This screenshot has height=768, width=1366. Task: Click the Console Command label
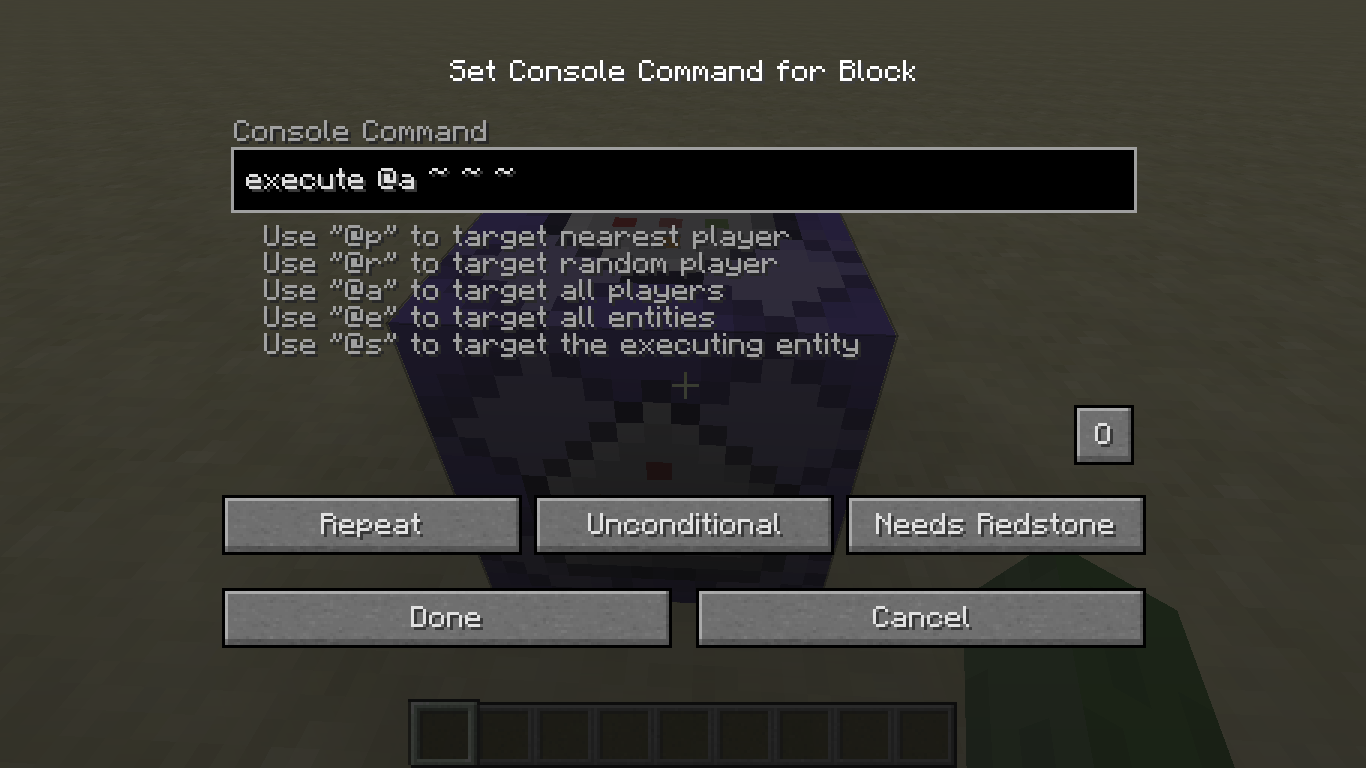click(360, 131)
